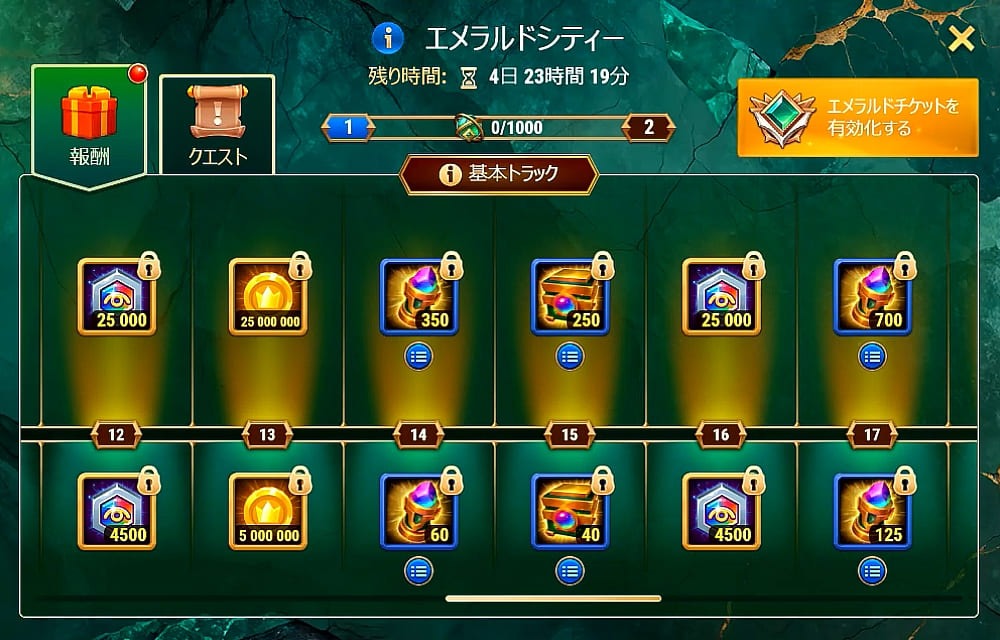Close the Emerald City window
1000x640 pixels.
961,39
